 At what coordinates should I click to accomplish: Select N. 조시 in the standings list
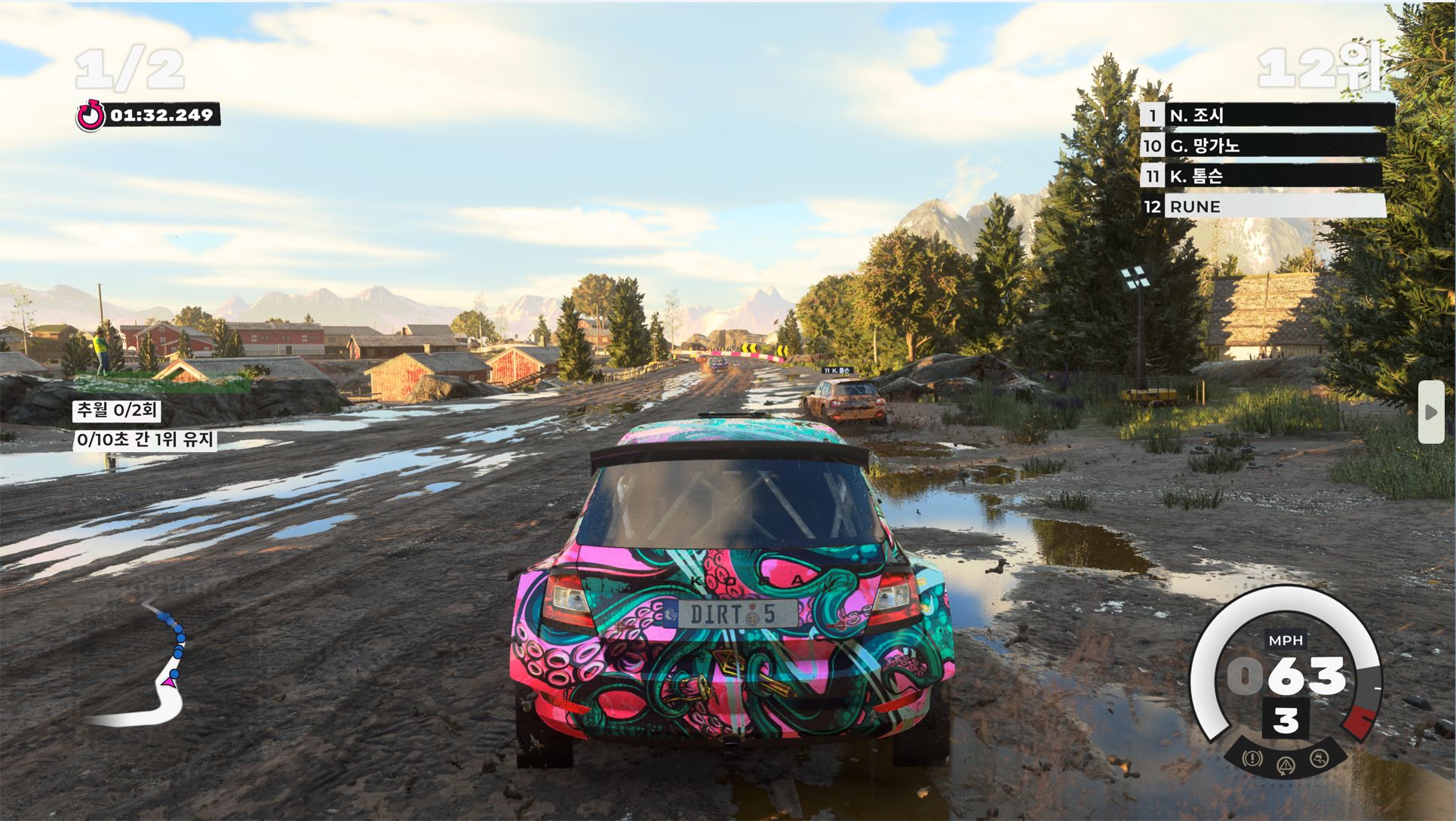(1267, 115)
